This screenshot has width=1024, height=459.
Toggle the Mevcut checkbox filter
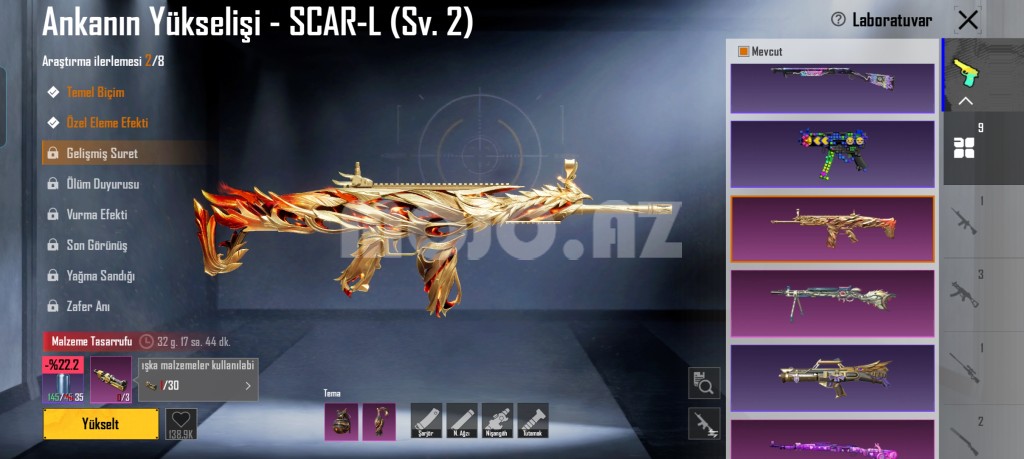743,51
